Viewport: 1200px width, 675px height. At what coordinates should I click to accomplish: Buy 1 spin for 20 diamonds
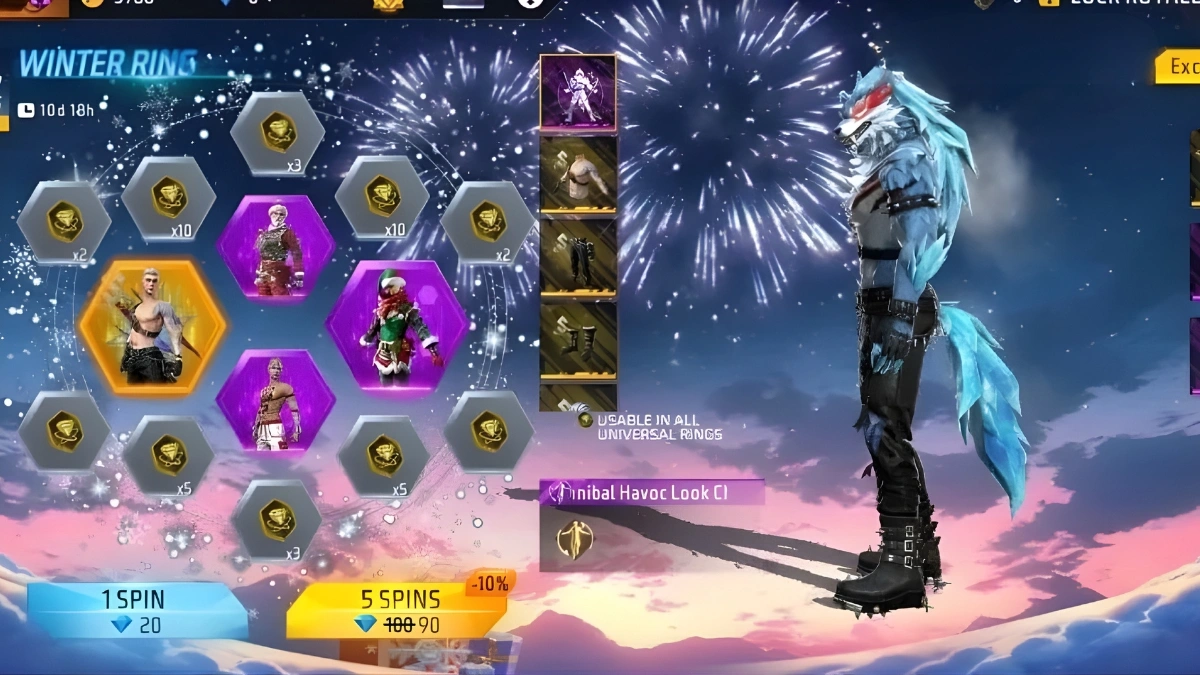tap(137, 611)
